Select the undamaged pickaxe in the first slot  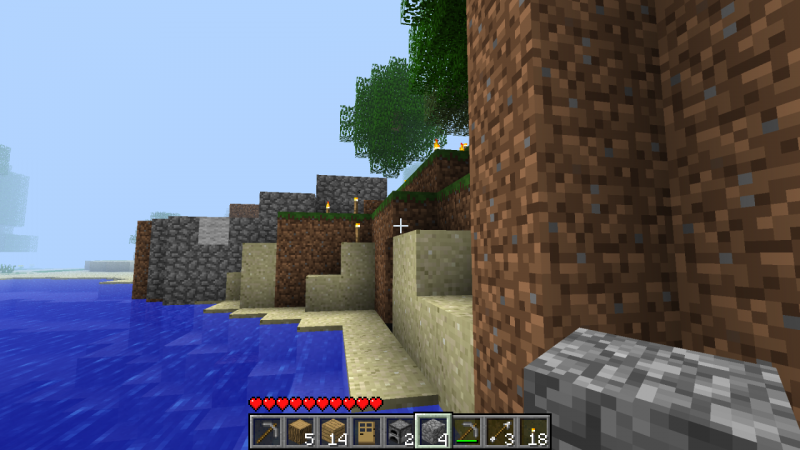click(267, 432)
